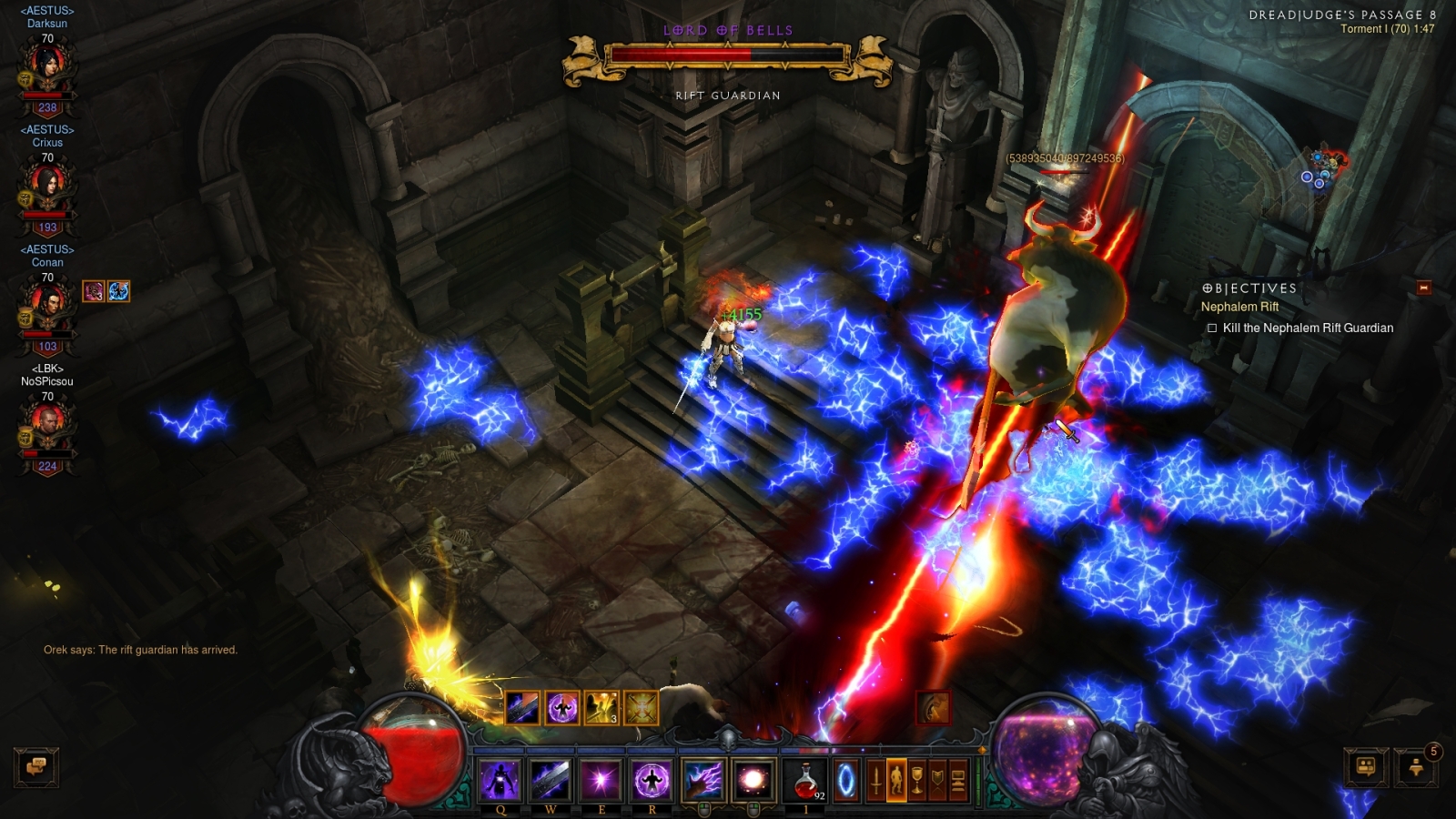Open the skills menu sword button

tap(875, 780)
